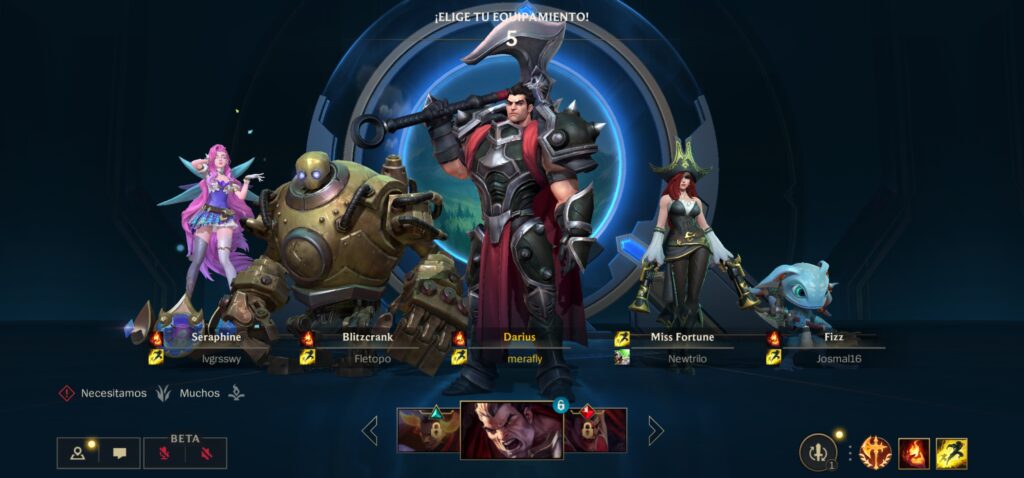Viewport: 1024px width, 478px height.
Task: Select the locked skin with the red emblem
Action: point(595,431)
